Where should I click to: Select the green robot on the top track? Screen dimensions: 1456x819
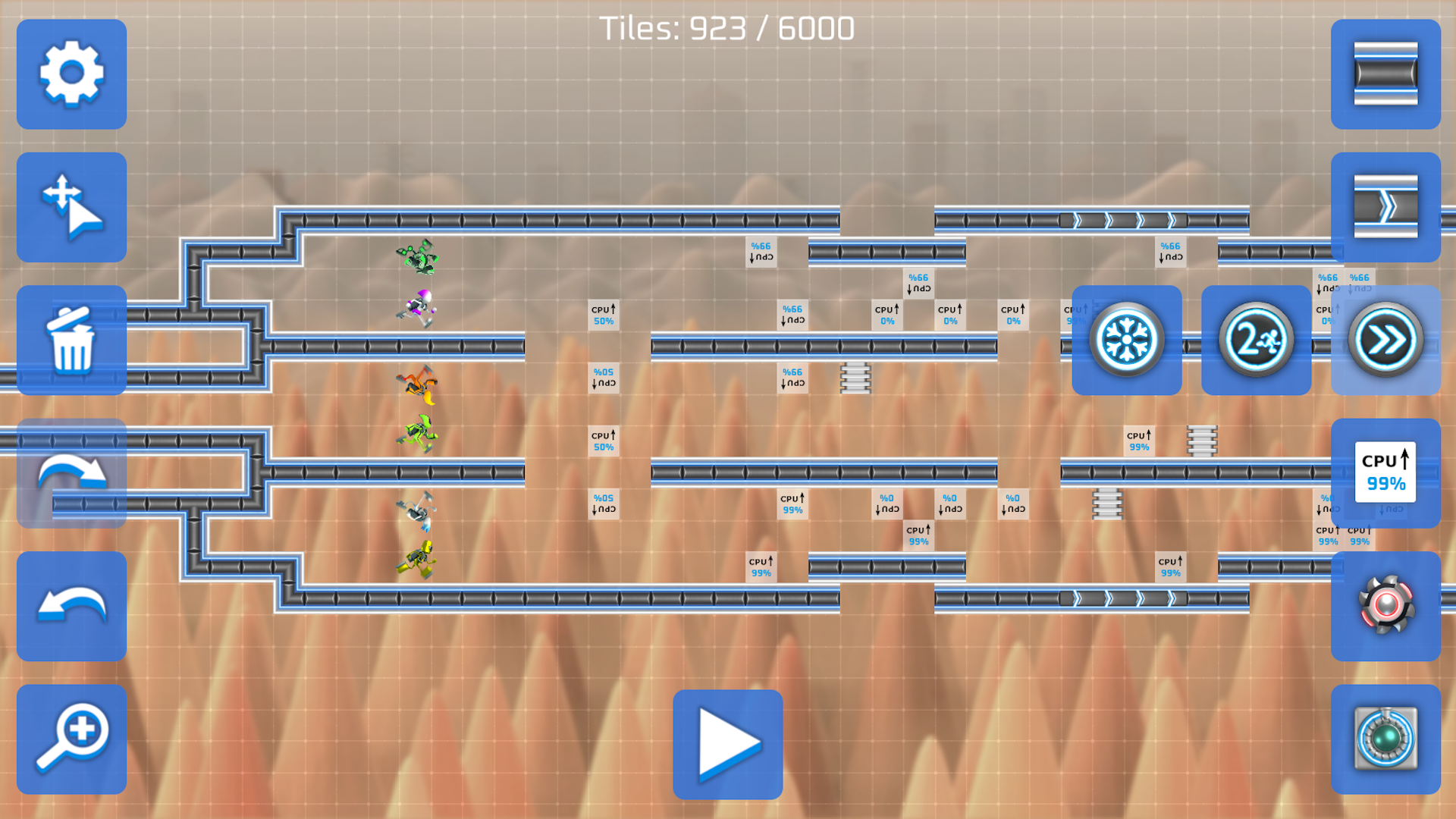pyautogui.click(x=416, y=258)
